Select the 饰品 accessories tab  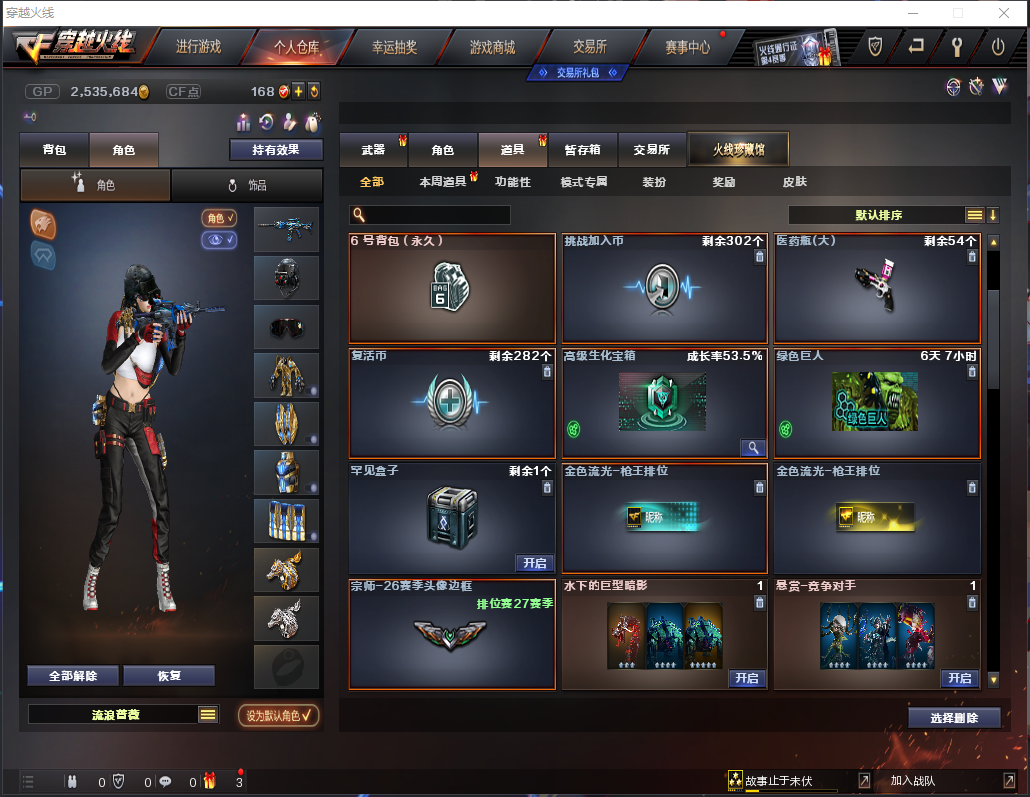pyautogui.click(x=247, y=185)
